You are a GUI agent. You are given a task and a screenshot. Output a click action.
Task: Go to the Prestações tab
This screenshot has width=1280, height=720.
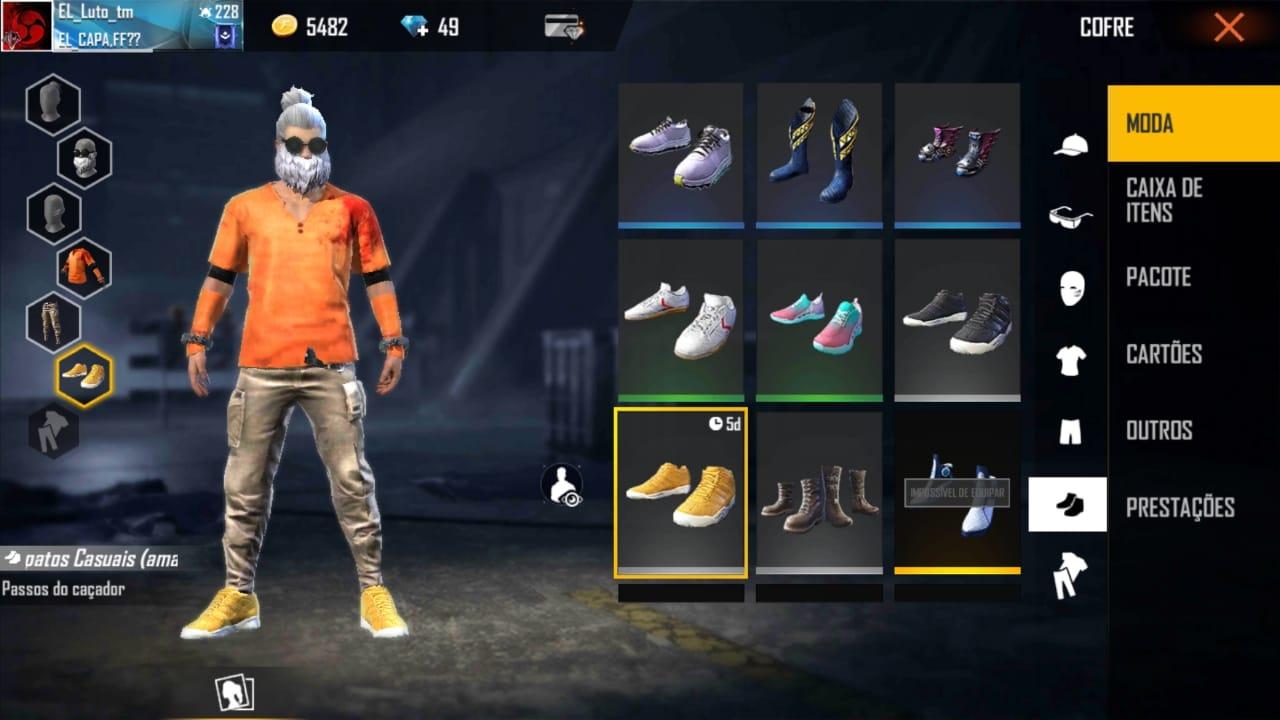pyautogui.click(x=1180, y=507)
